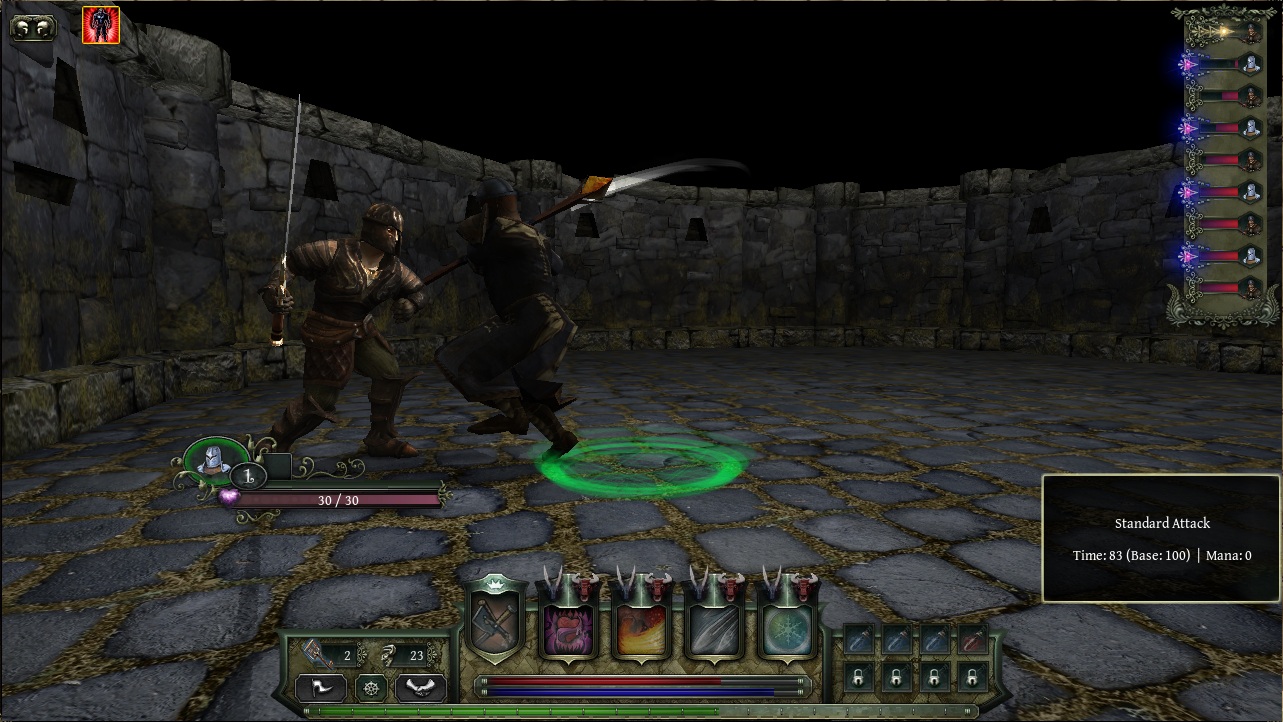This screenshot has width=1283, height=722.
Task: Open the winged emblem button
Action: point(420,688)
